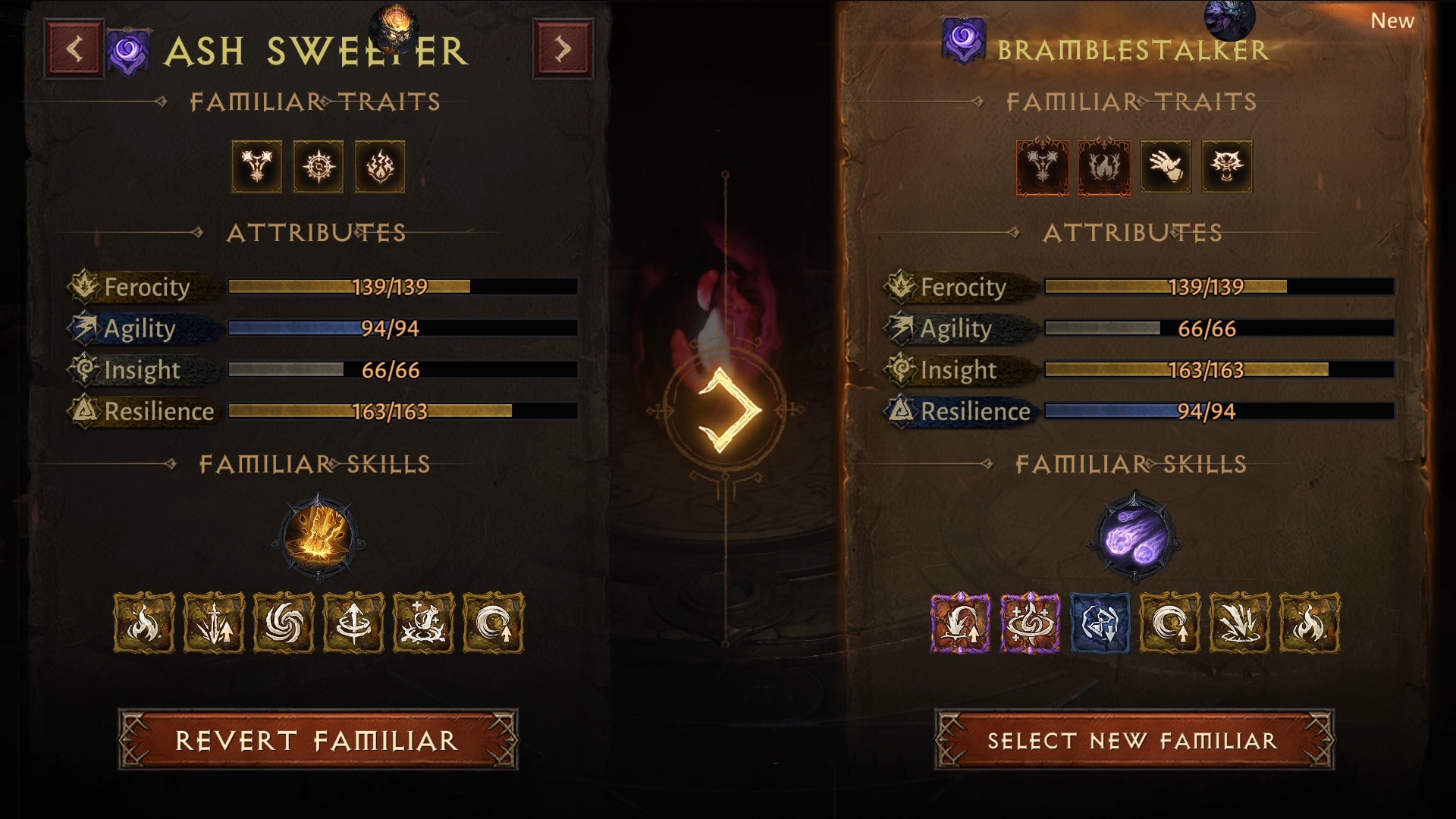Go to next familiar with right arrow
This screenshot has width=1456, height=819.
563,49
